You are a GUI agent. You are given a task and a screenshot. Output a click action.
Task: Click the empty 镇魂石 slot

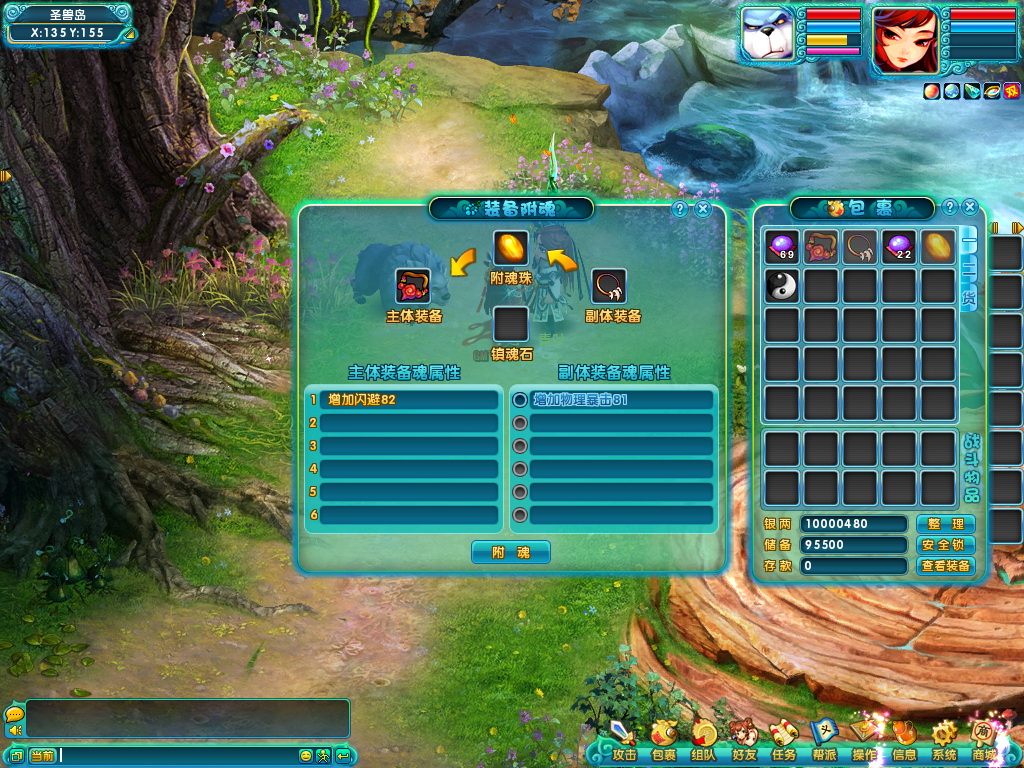coord(510,324)
